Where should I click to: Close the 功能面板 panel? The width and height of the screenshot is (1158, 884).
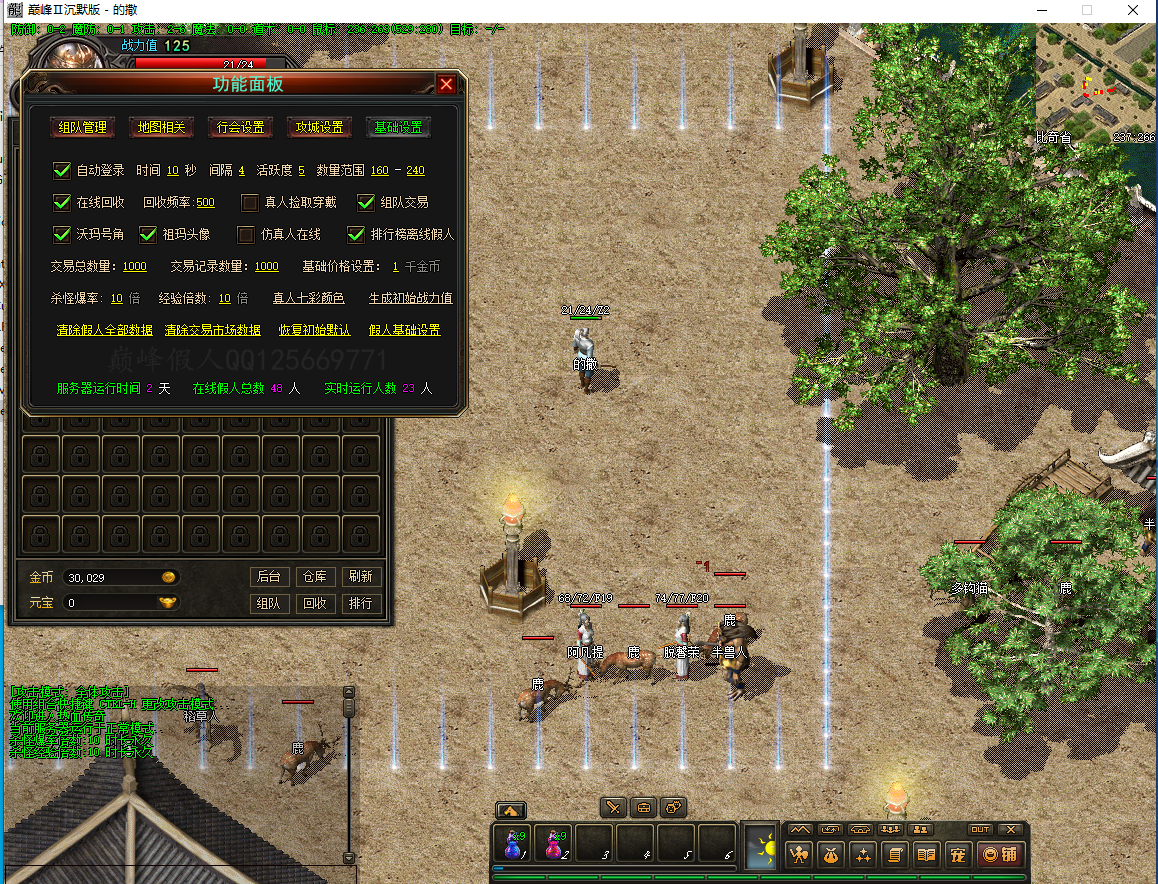click(446, 85)
